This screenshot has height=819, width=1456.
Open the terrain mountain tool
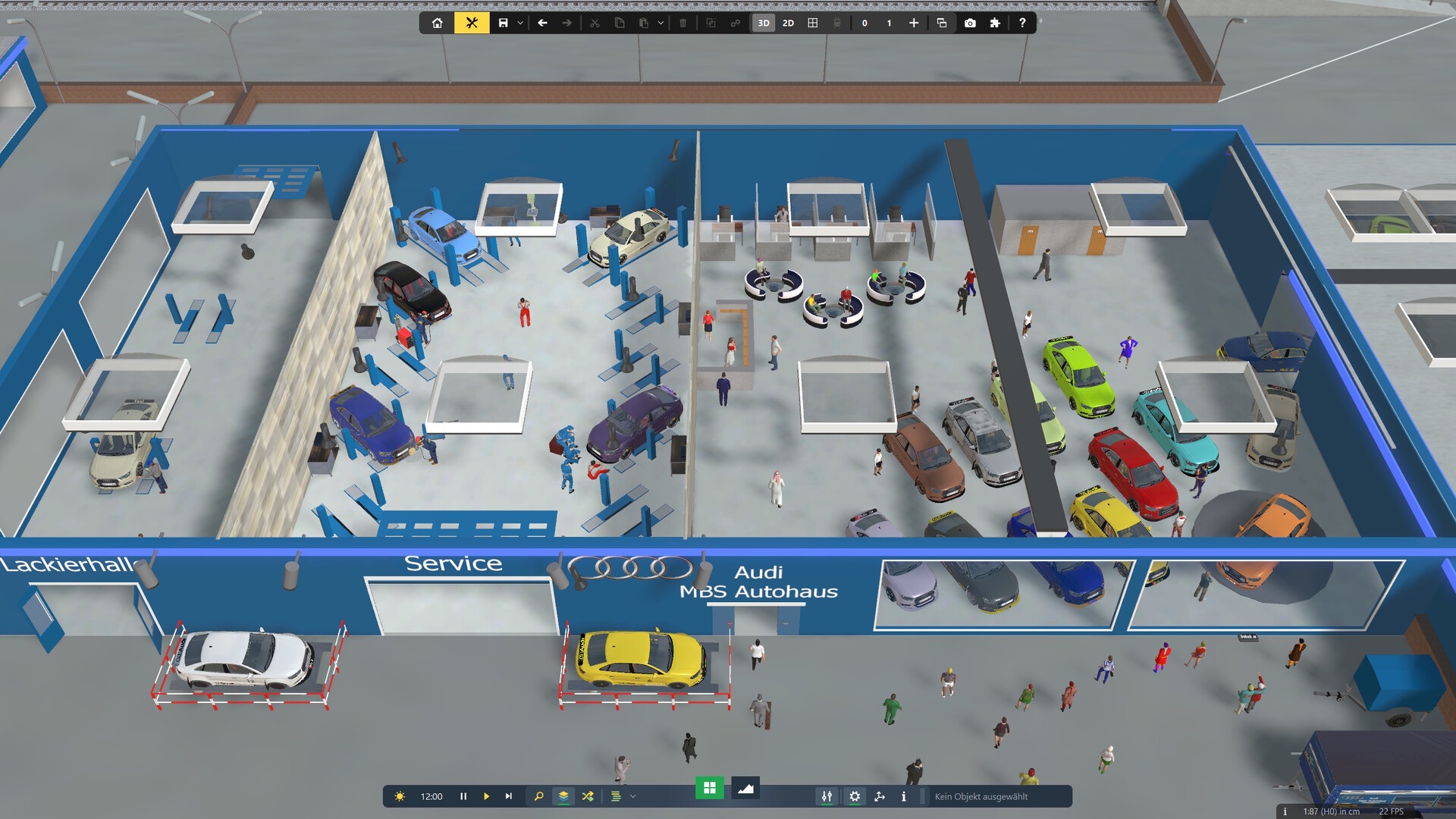click(745, 788)
